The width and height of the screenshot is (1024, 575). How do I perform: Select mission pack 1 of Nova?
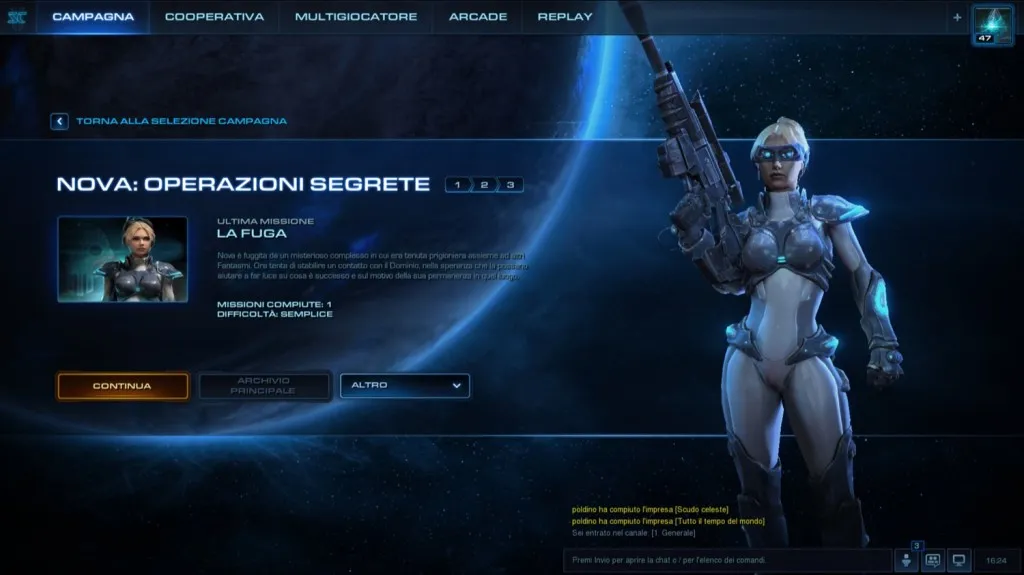pos(458,185)
